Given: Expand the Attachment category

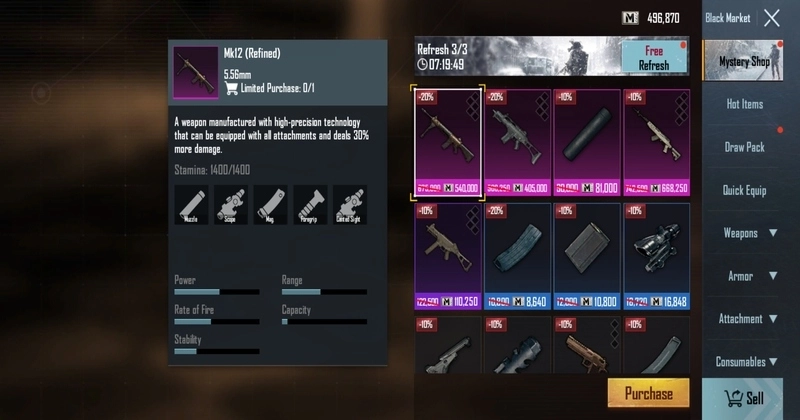Looking at the screenshot, I should point(749,319).
